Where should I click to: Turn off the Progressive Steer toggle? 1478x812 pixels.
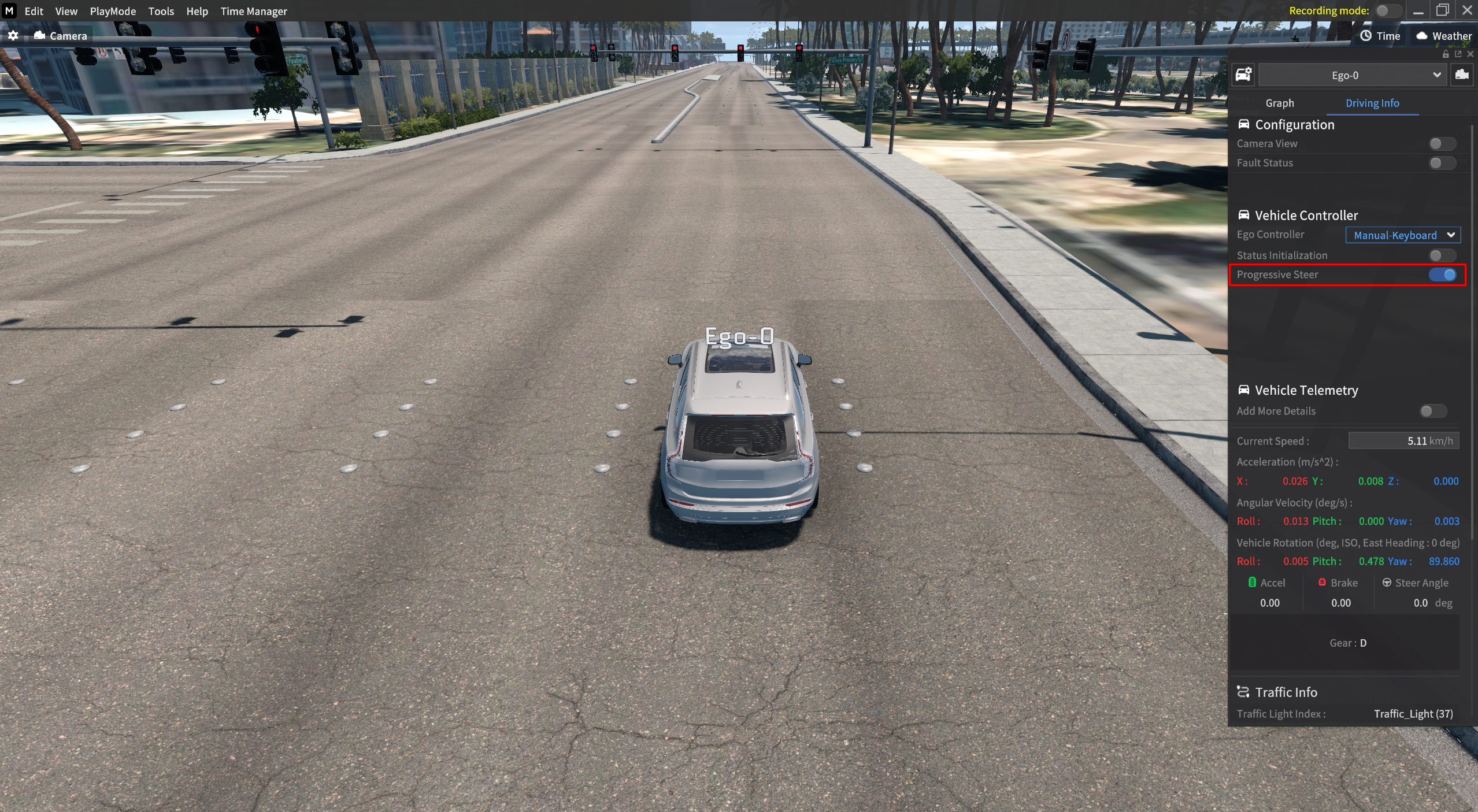tap(1442, 275)
